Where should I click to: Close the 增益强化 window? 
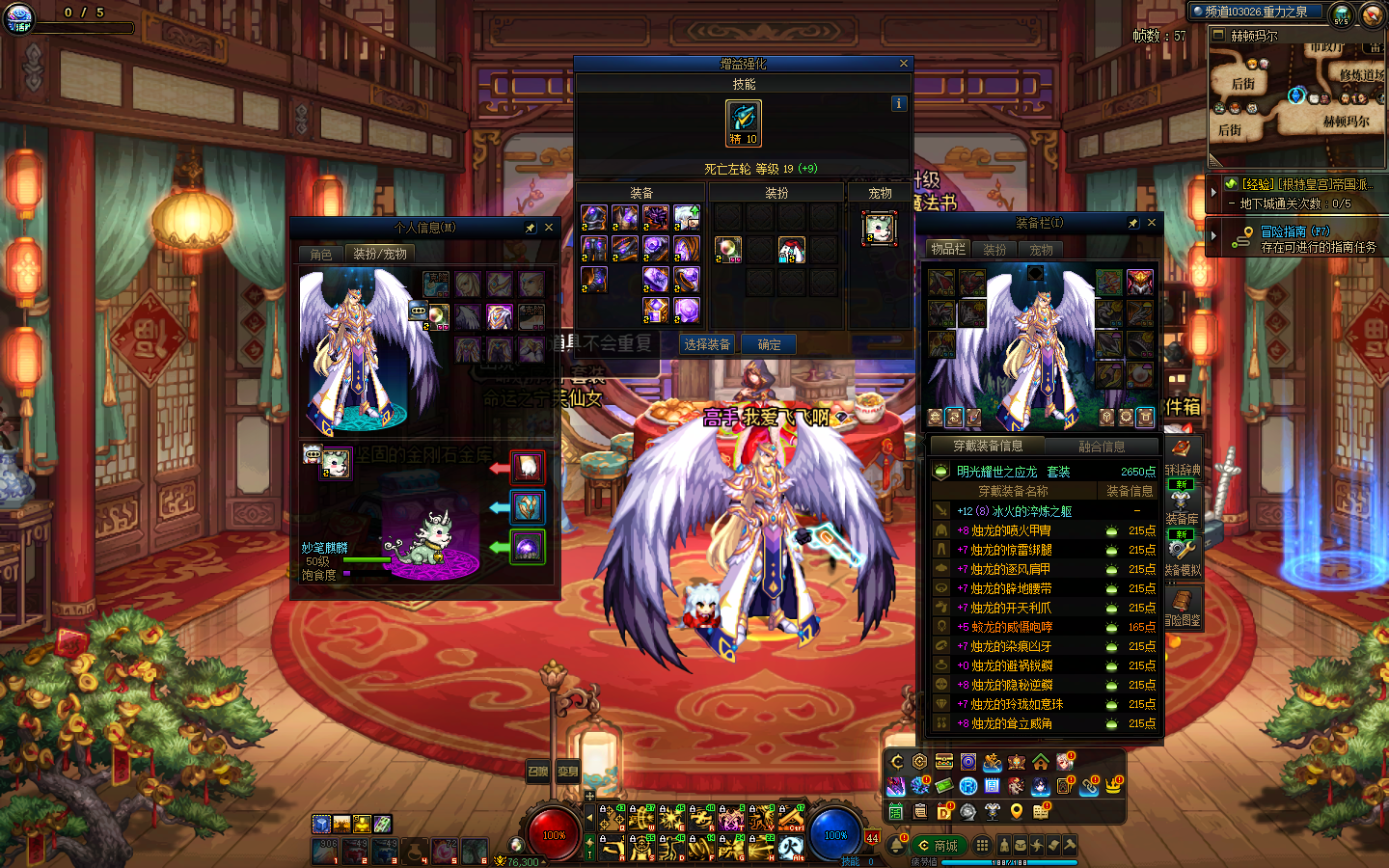point(904,64)
